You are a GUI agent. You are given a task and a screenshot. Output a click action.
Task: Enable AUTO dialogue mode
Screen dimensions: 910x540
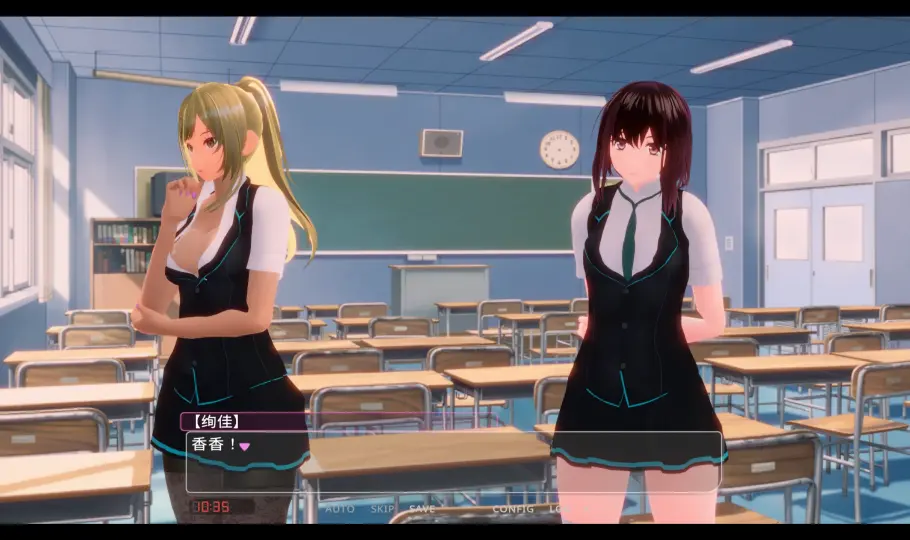340,509
